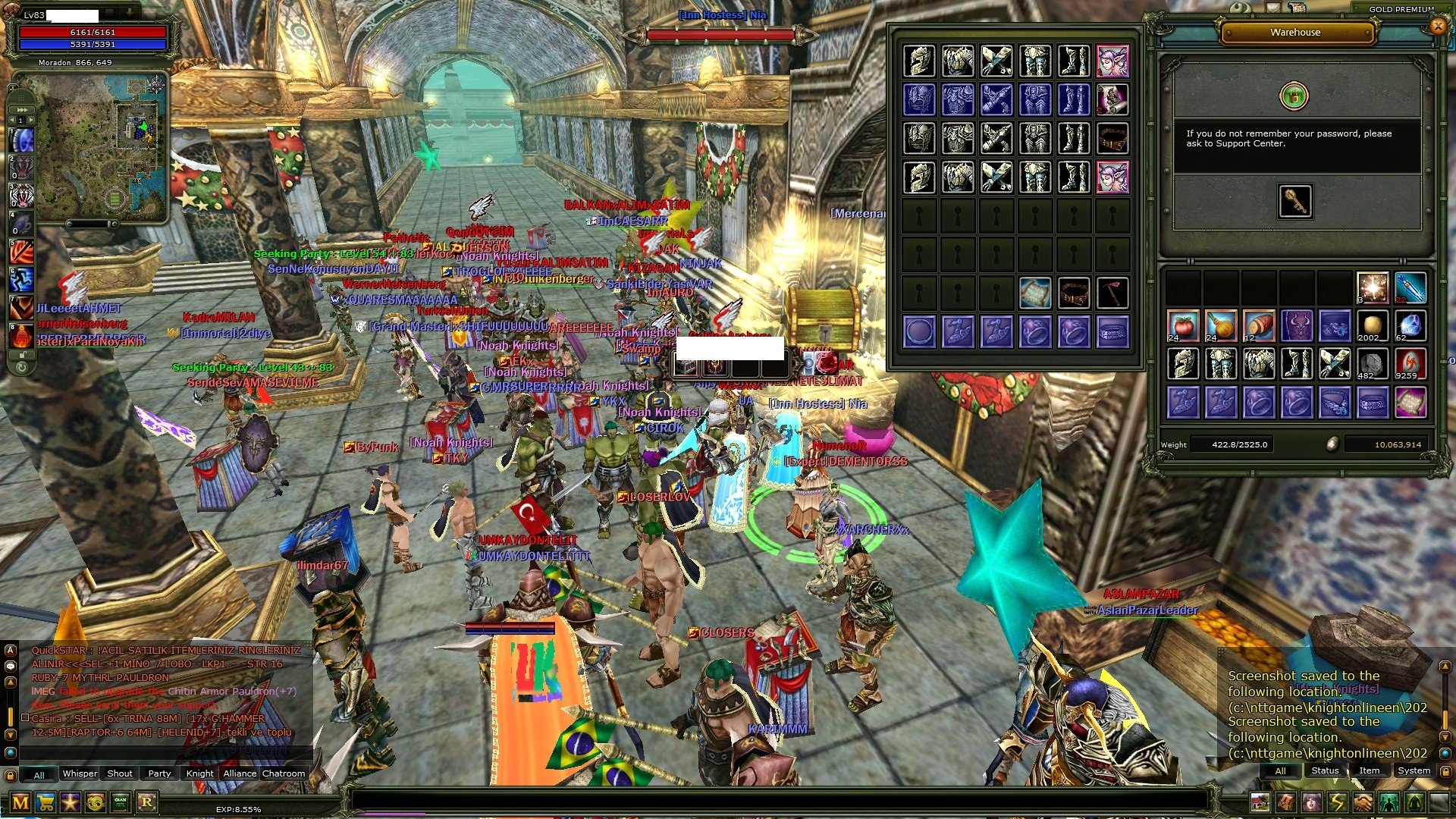The image size is (1456, 819).
Task: Switch info log to System tab
Action: (x=1414, y=770)
